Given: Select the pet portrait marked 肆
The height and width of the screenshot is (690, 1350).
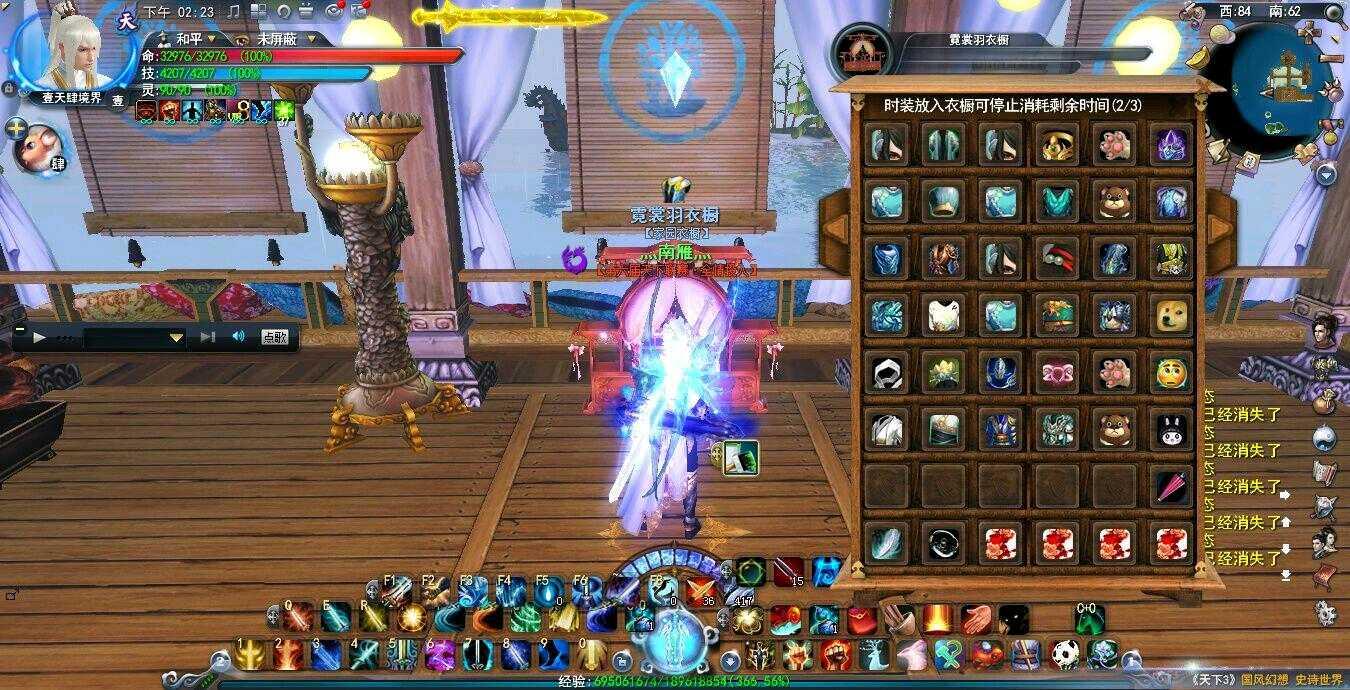Looking at the screenshot, I should tap(40, 147).
